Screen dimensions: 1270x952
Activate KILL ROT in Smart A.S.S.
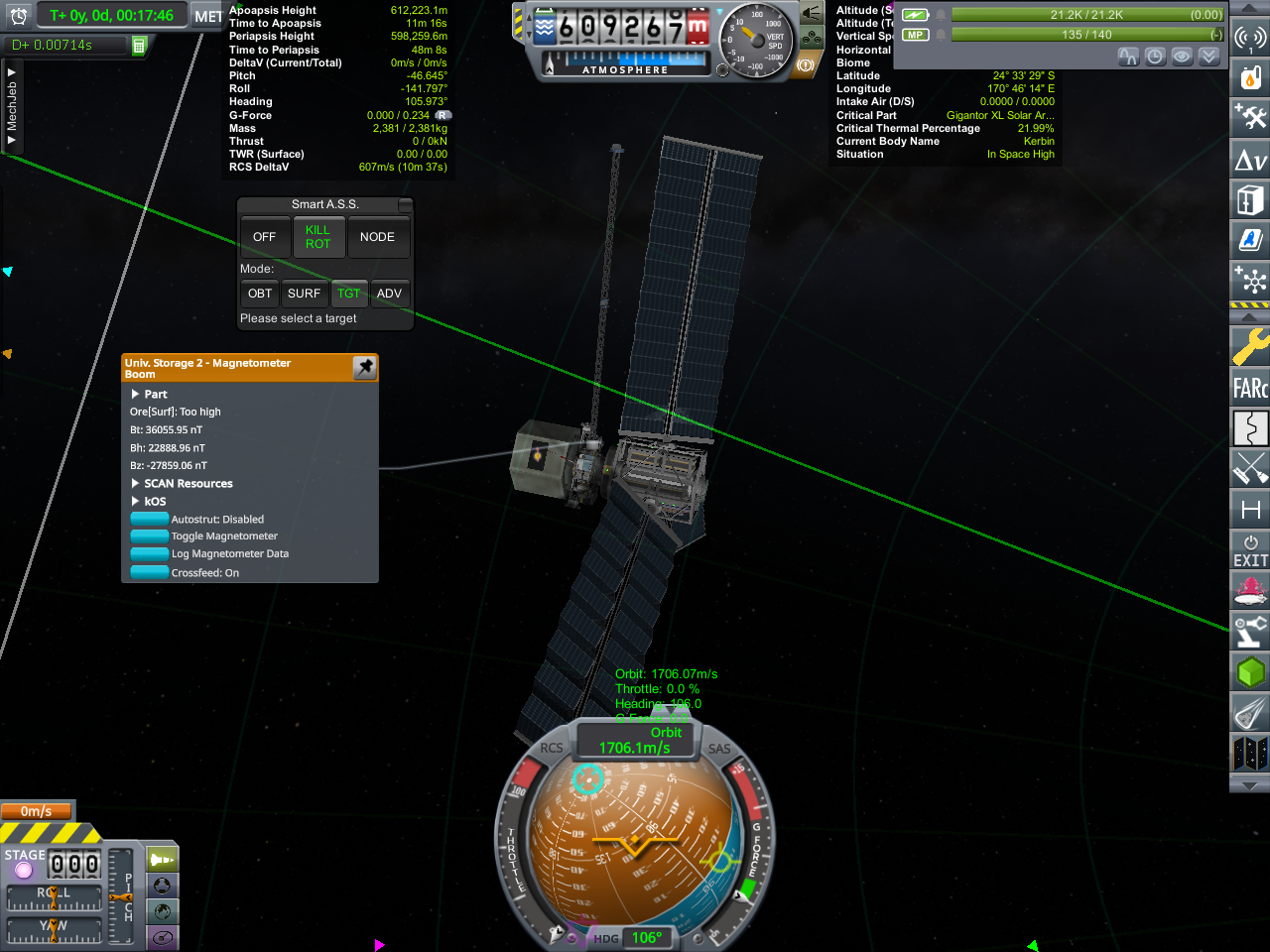(x=317, y=237)
